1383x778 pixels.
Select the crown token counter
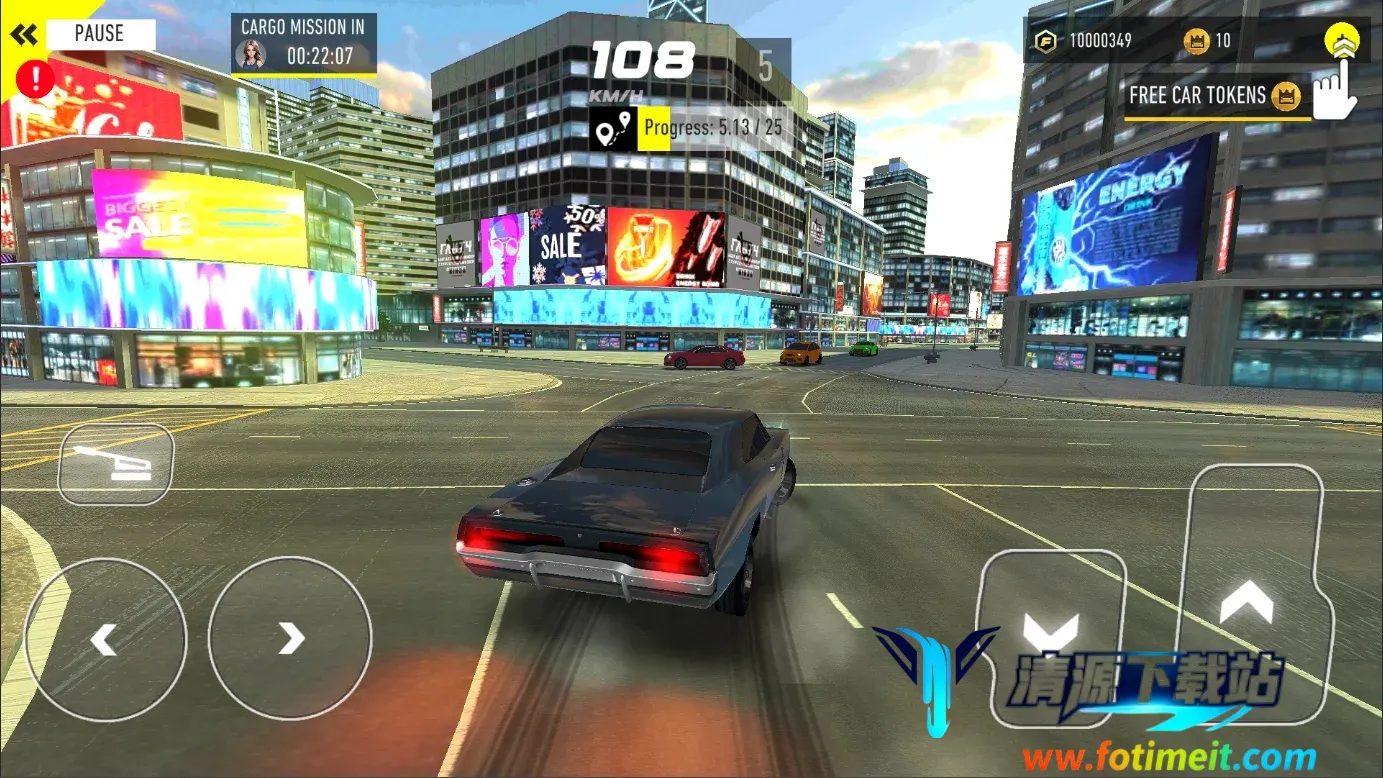[1207, 41]
